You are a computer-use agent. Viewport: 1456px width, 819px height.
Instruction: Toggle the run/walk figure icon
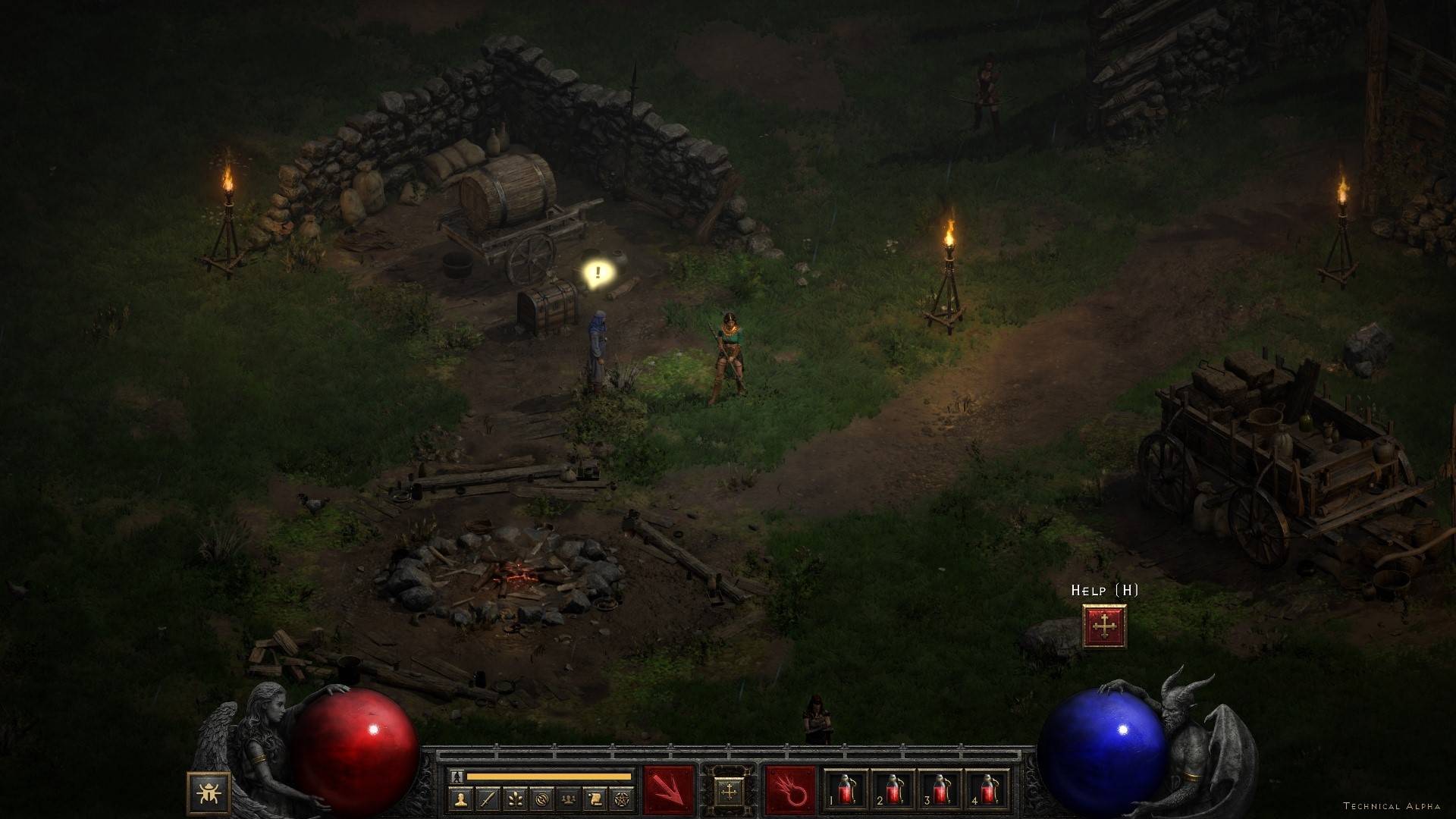(x=457, y=776)
